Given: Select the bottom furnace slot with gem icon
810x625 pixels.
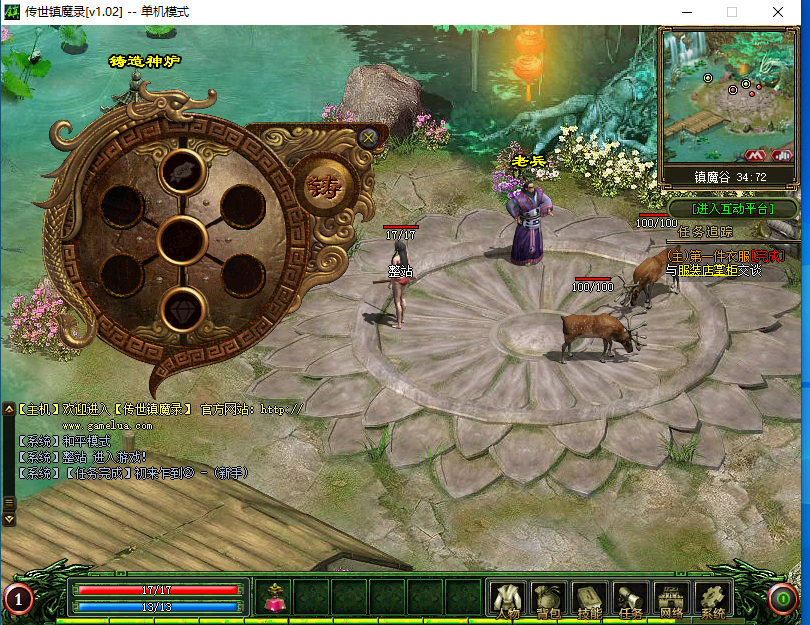Looking at the screenshot, I should [182, 309].
